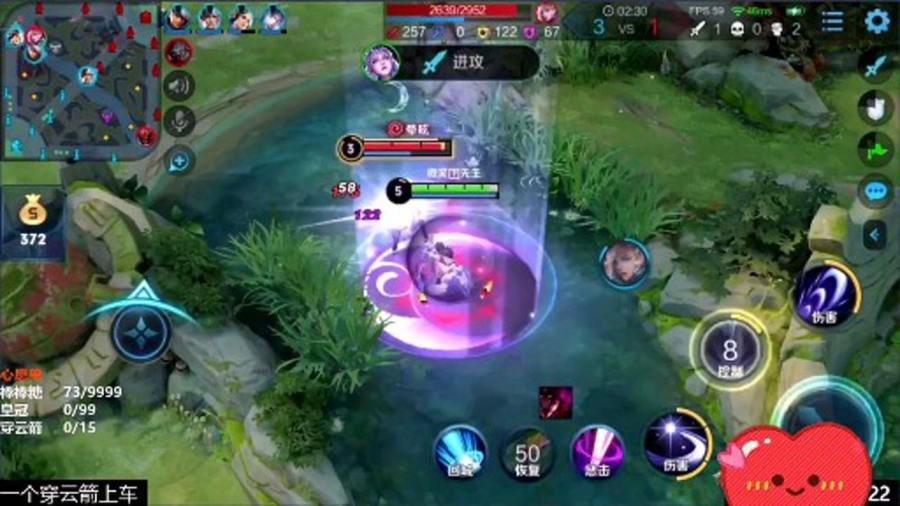Collapse the signal panel with the arrow
The height and width of the screenshot is (506, 900).
point(875,235)
